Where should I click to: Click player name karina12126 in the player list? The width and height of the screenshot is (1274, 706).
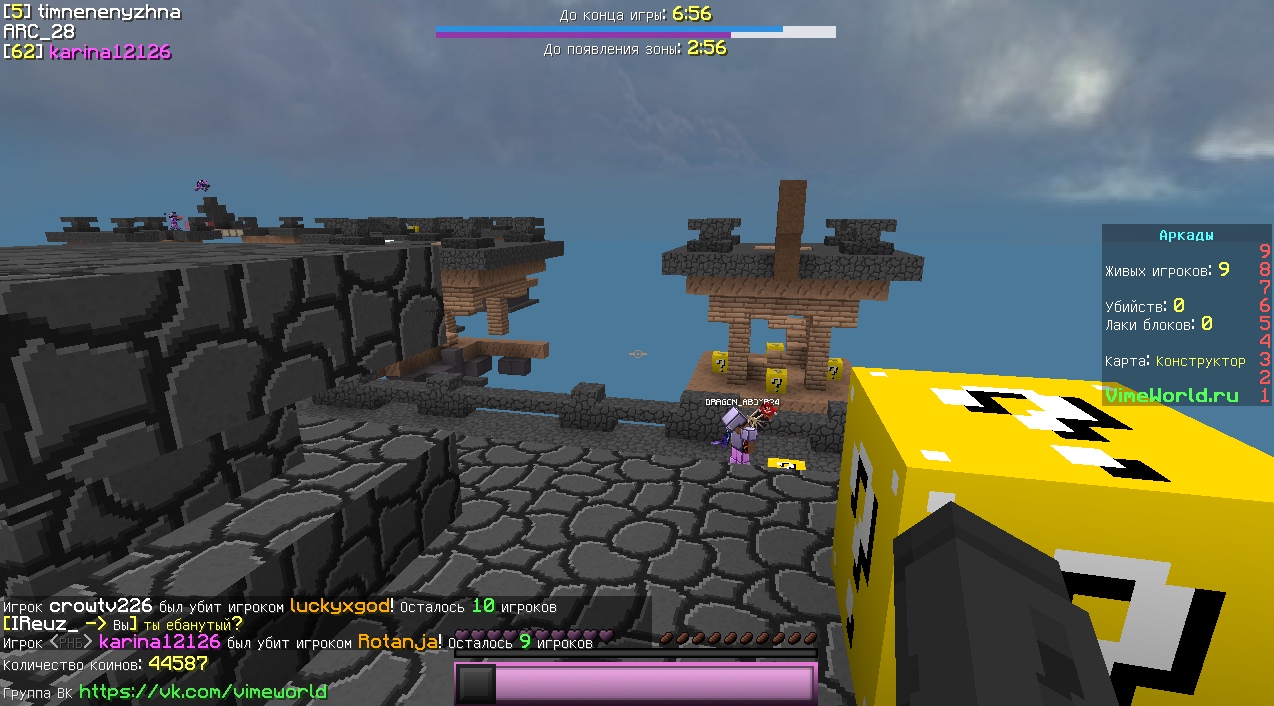[x=110, y=52]
